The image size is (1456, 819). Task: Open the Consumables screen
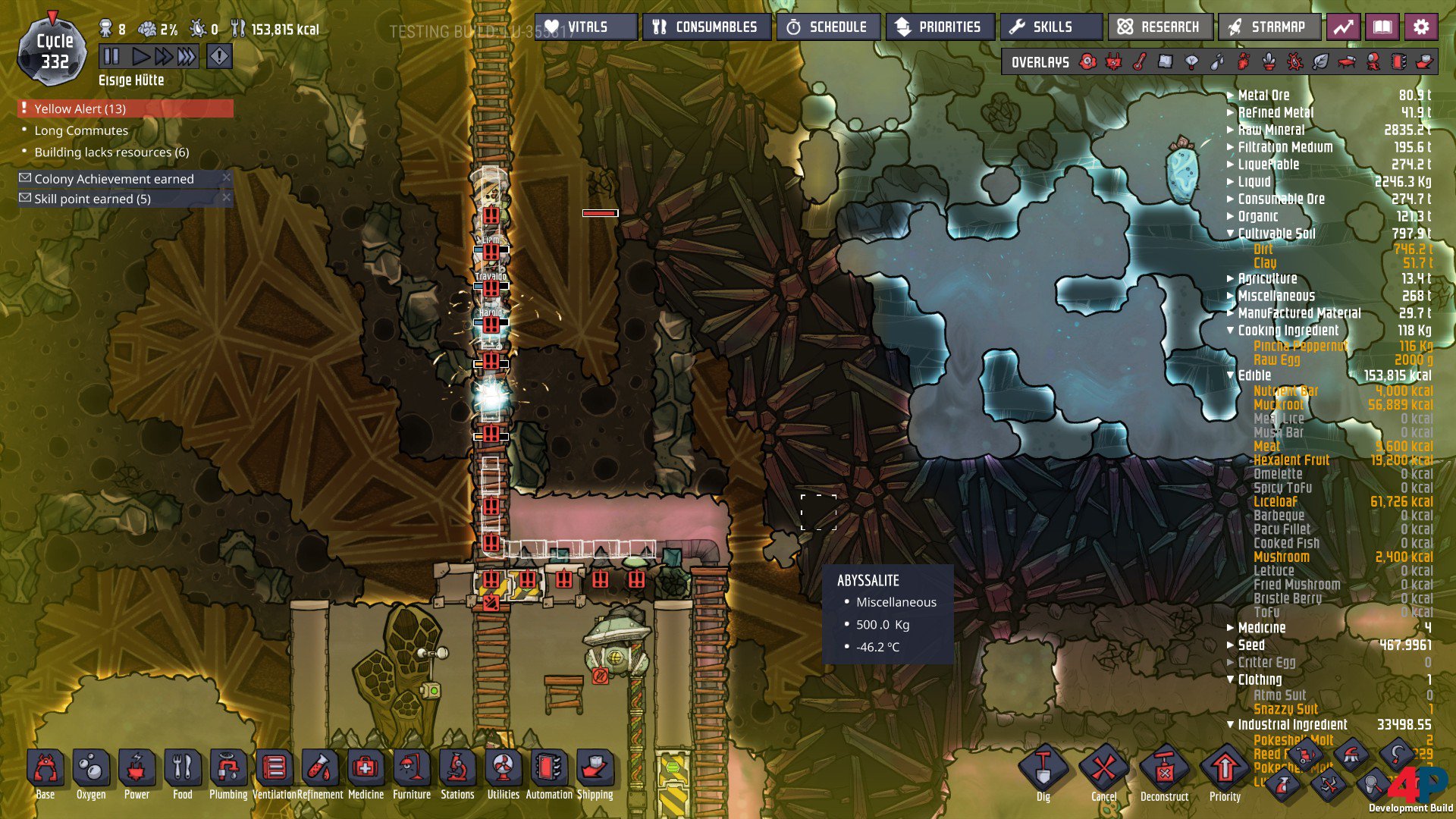706,27
